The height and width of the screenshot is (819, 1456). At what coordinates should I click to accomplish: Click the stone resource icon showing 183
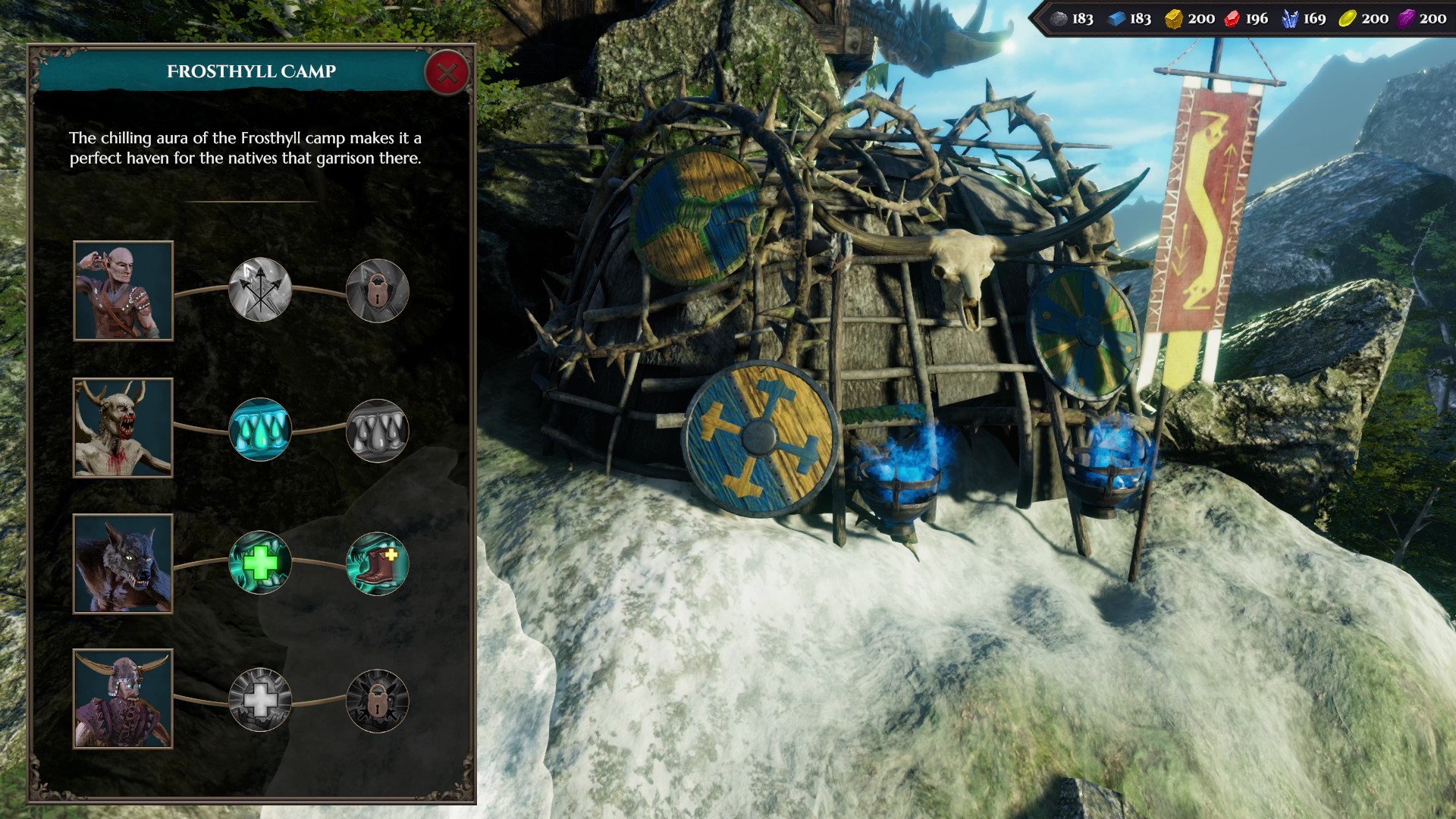point(1059,18)
